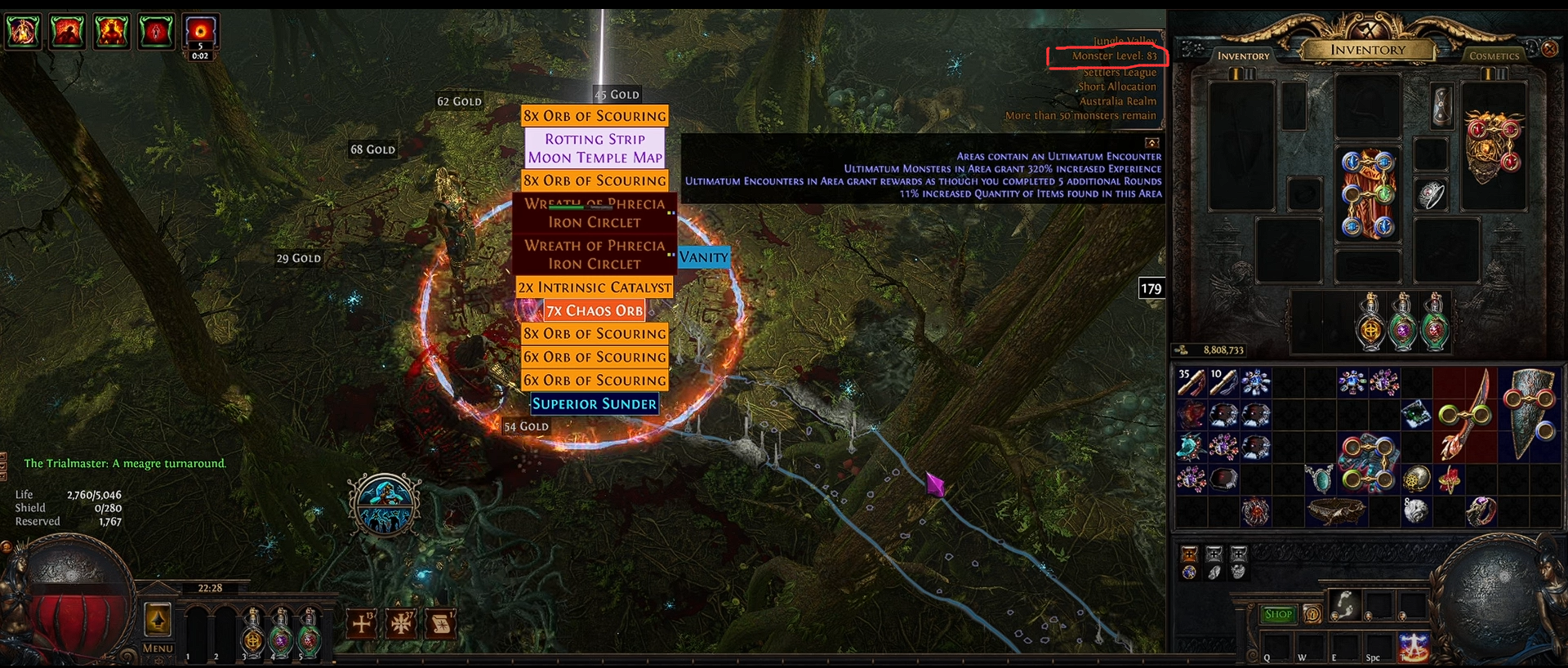Open the Menu button
Viewport: 1568px width, 668px height.
158,648
